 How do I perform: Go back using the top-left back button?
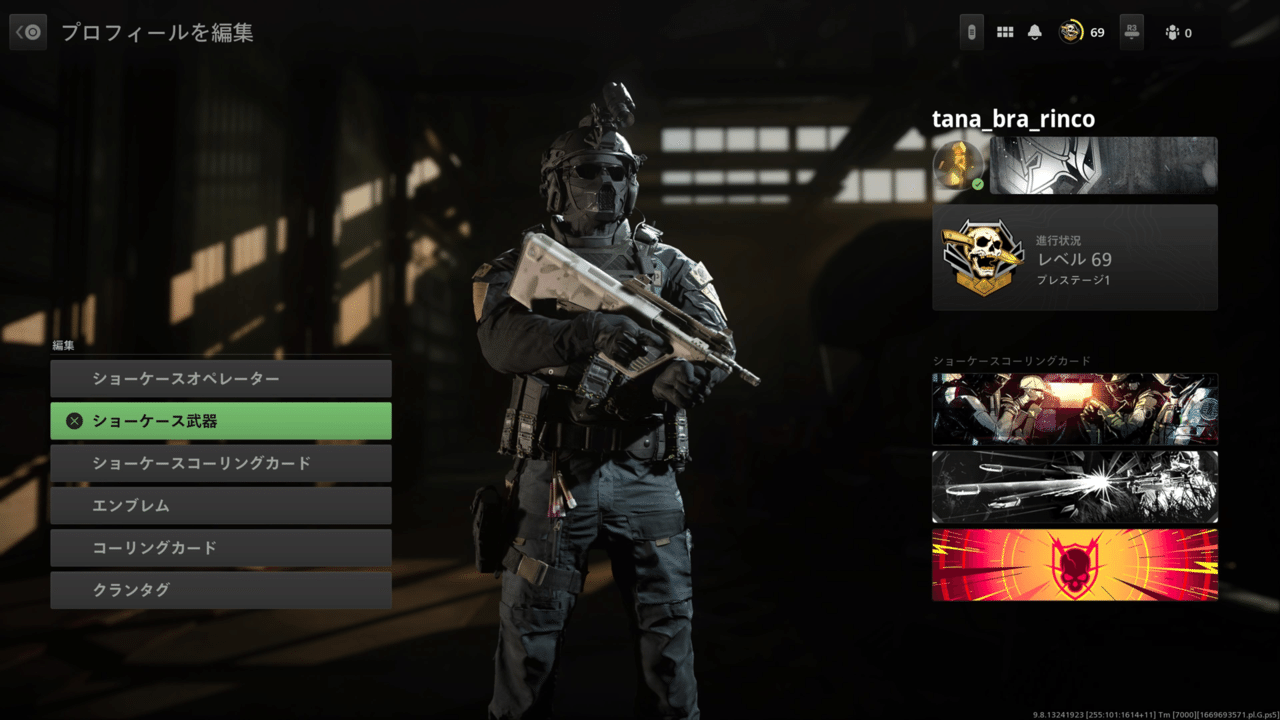28,32
